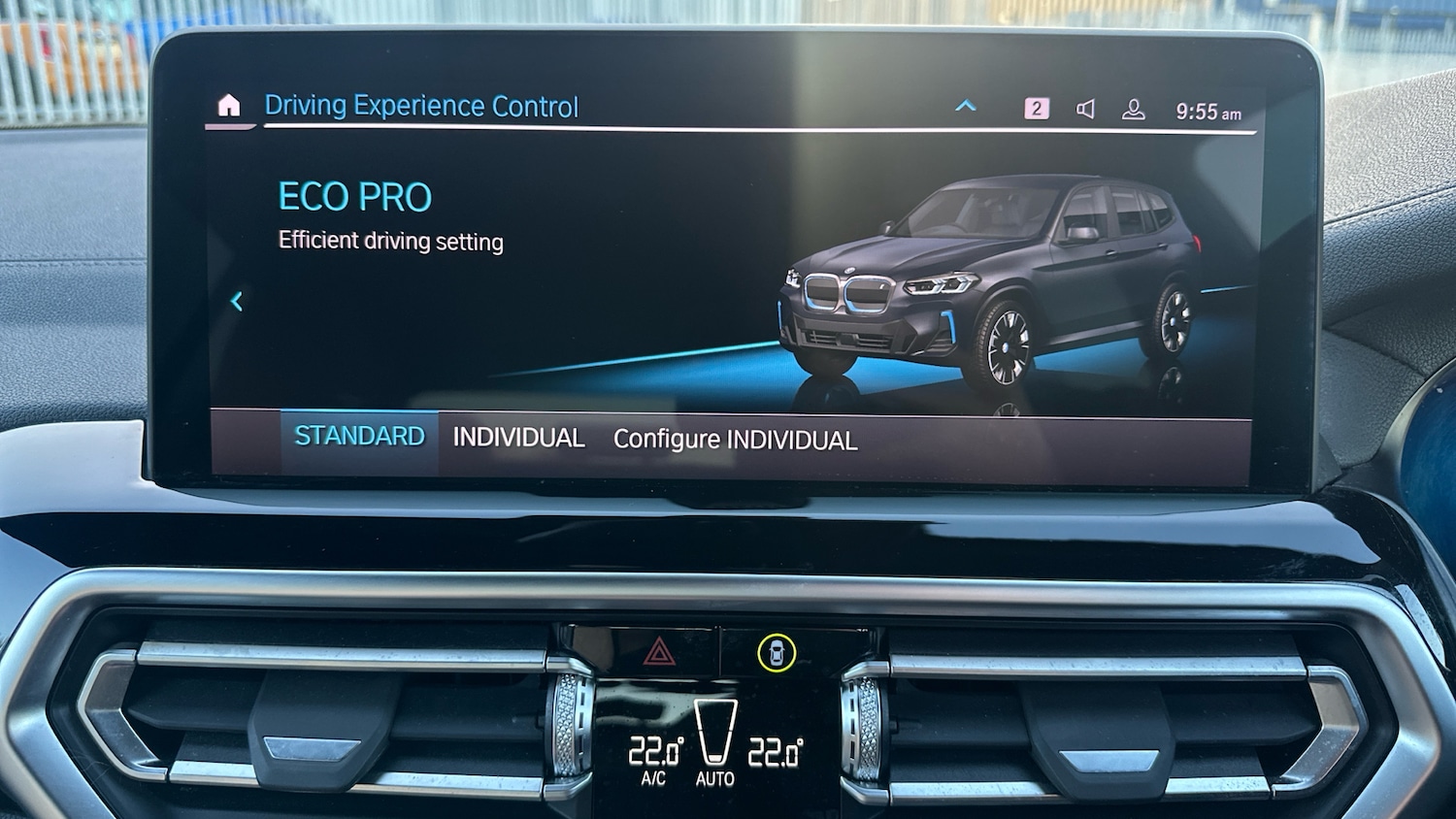Screen dimensions: 1456x819
Task: Navigate back using the left chevron arrow
Action: (x=238, y=301)
